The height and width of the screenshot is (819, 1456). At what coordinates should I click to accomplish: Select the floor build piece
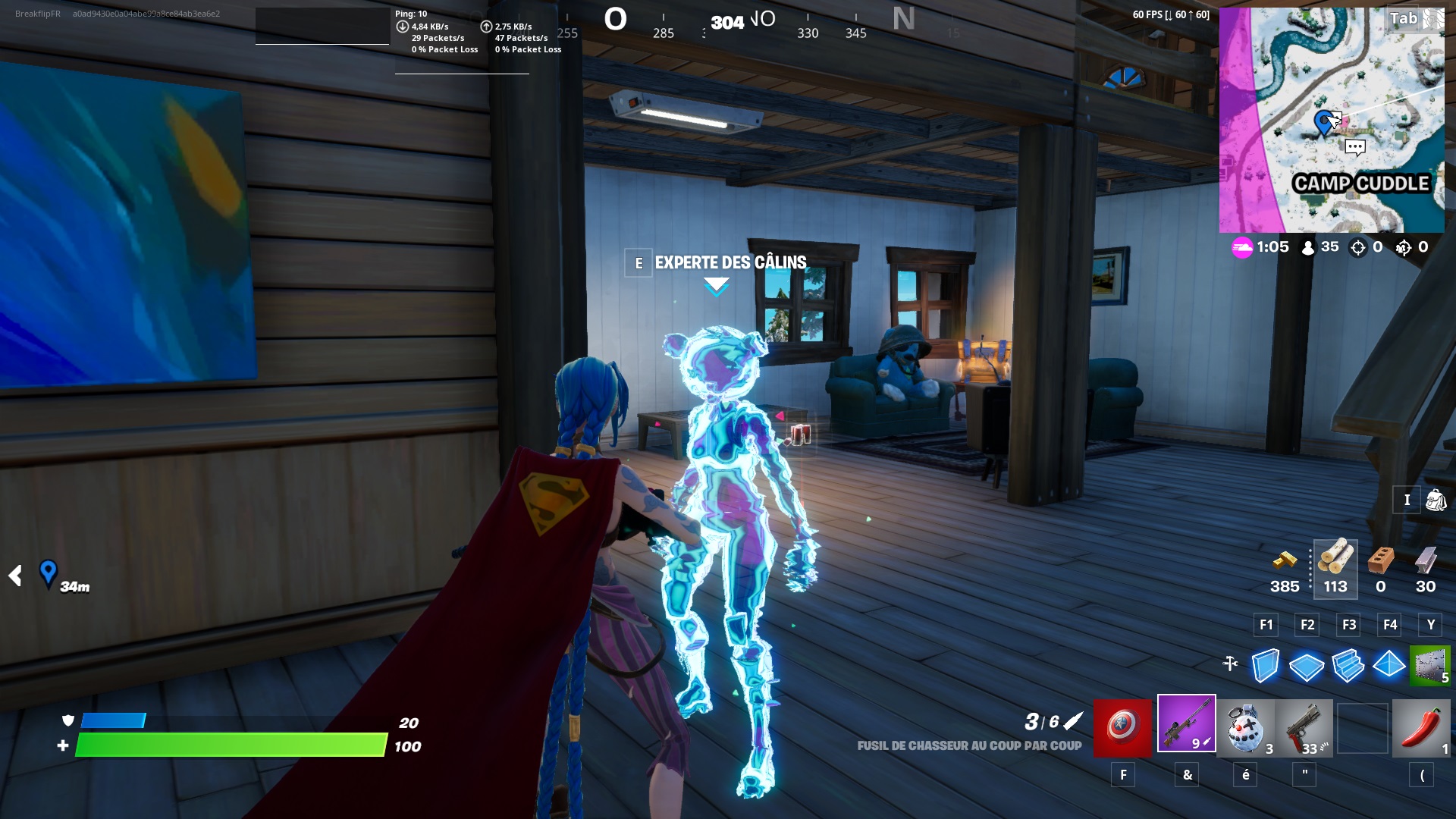click(x=1306, y=666)
